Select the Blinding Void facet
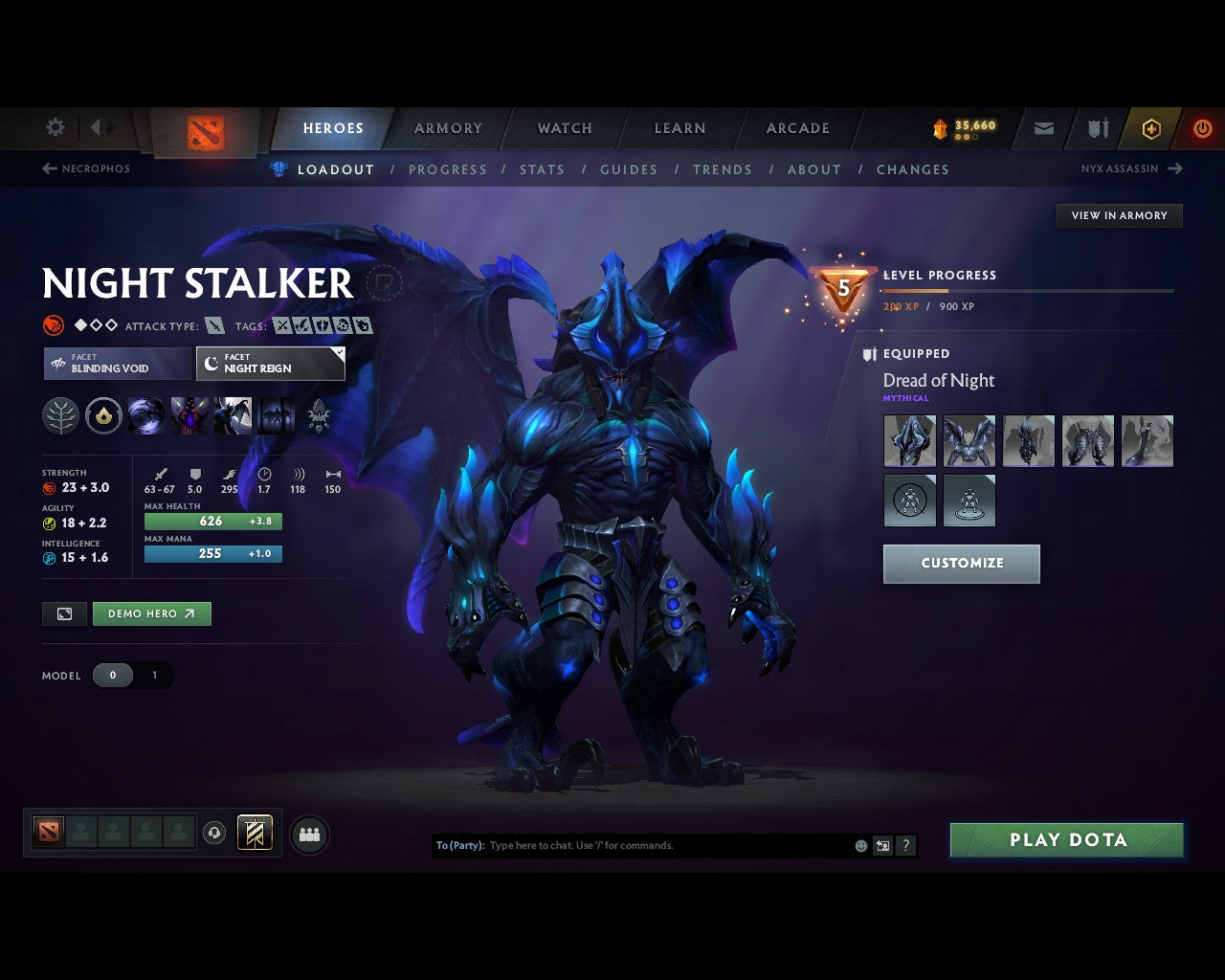 116,364
